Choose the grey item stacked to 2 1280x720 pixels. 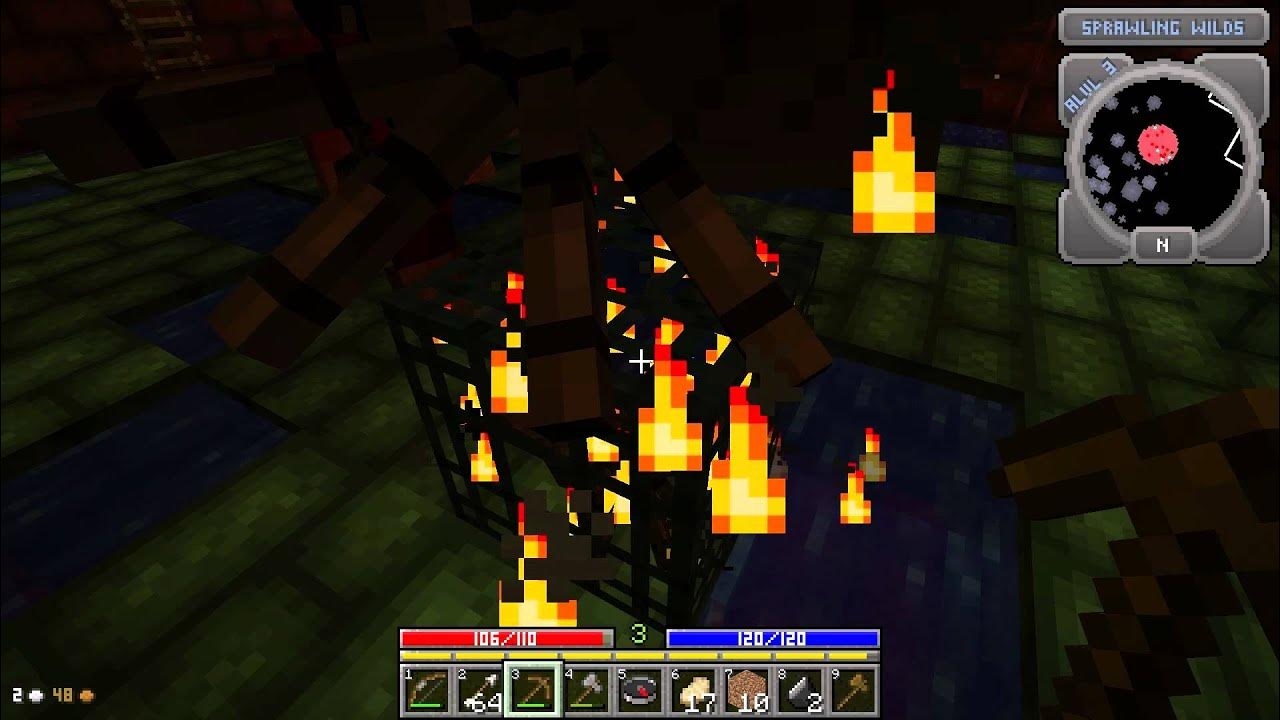(x=802, y=691)
